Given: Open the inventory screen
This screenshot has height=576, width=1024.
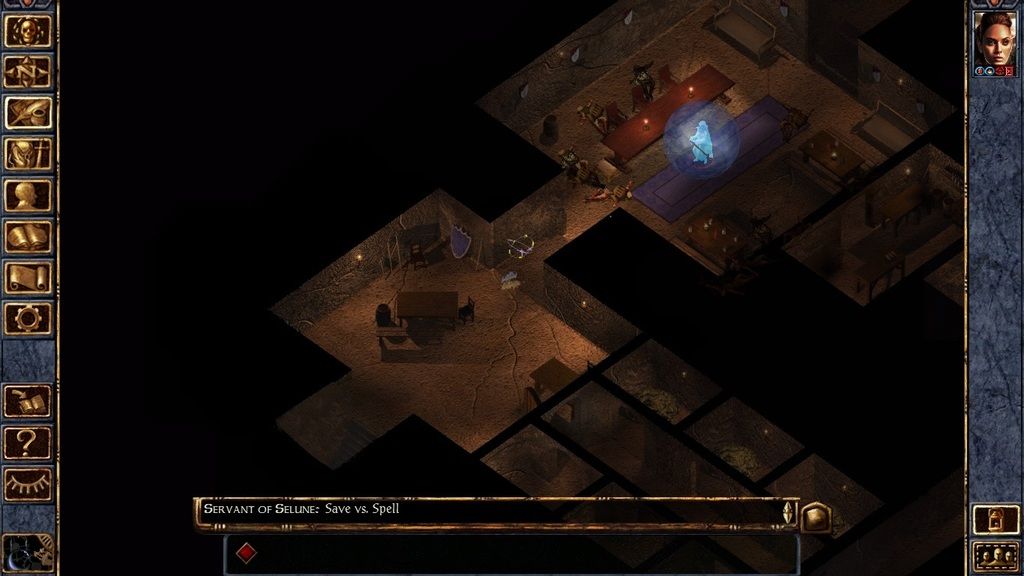Looking at the screenshot, I should (x=28, y=154).
